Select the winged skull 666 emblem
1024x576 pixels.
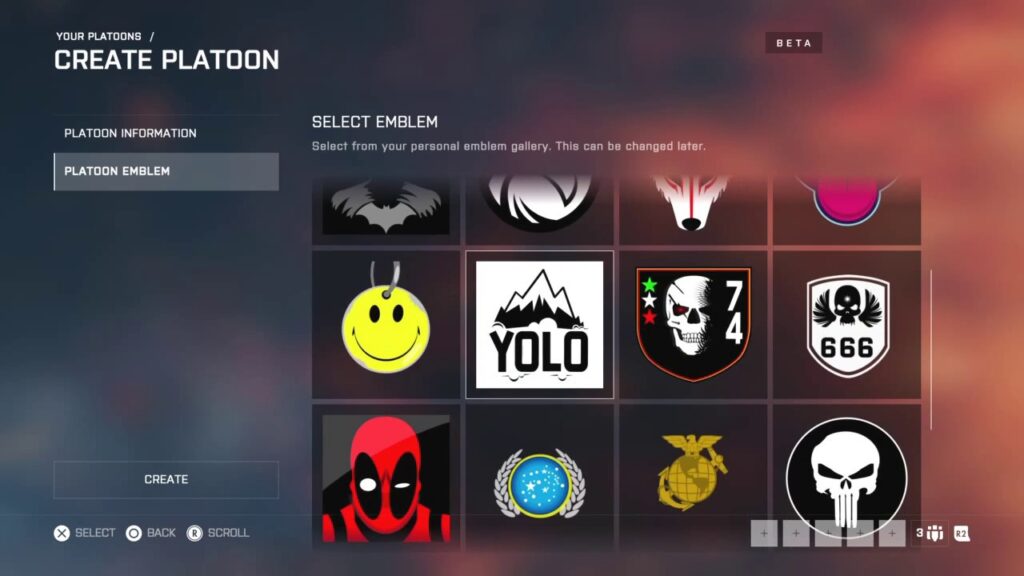847,325
